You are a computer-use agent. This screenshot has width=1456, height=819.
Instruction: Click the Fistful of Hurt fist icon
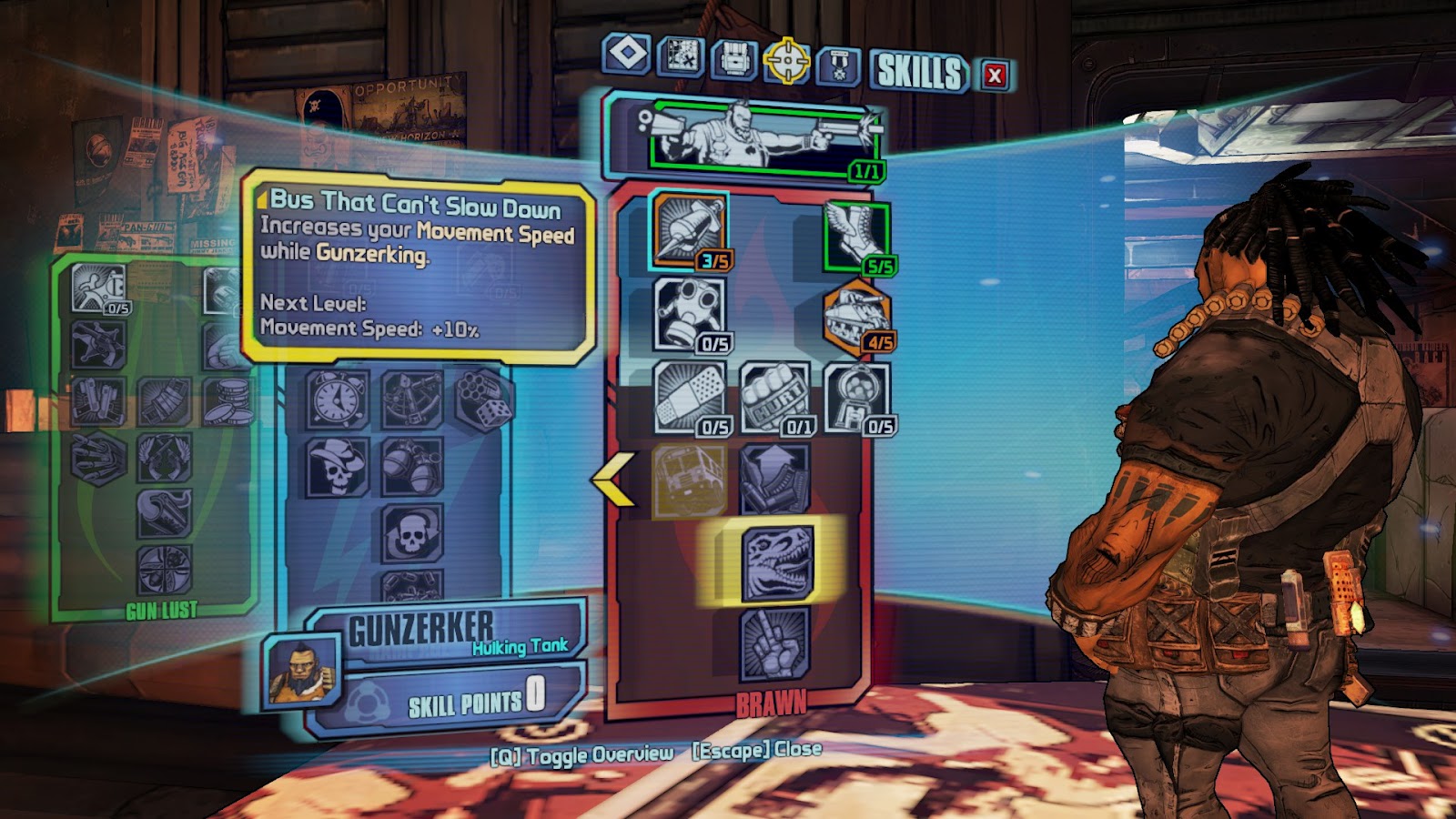[x=774, y=396]
